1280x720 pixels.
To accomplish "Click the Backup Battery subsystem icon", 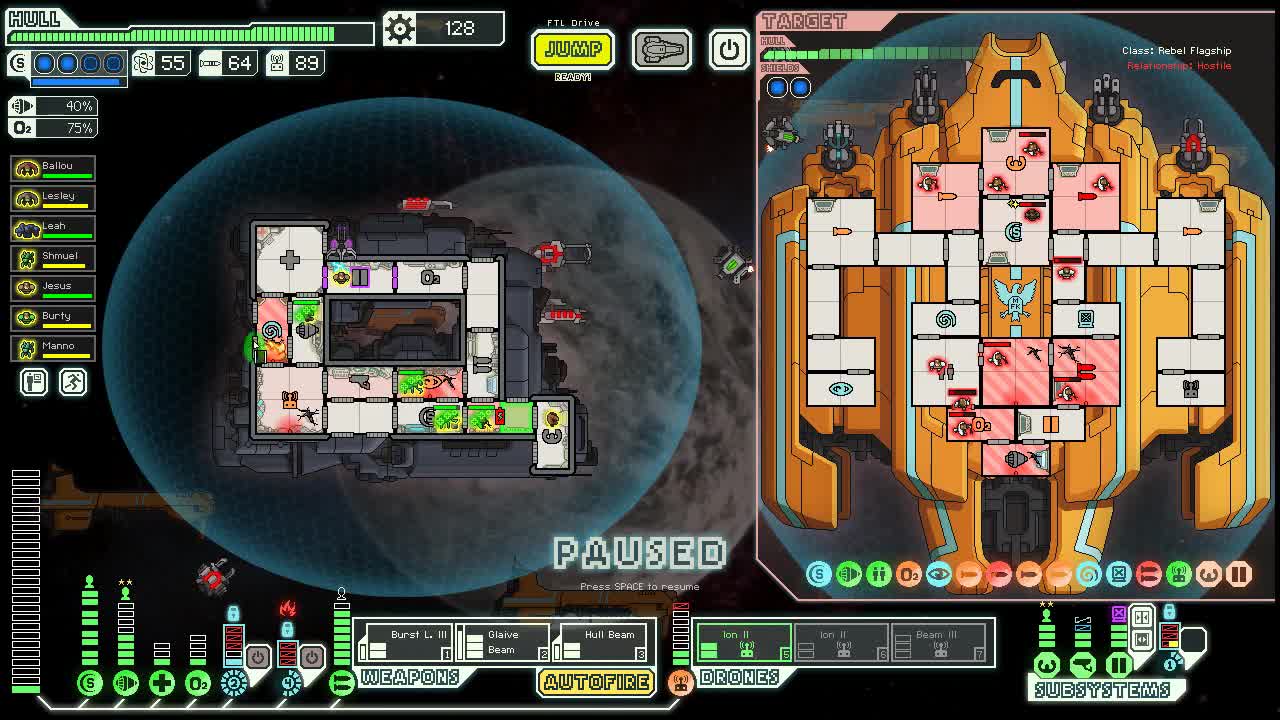I will (1169, 665).
